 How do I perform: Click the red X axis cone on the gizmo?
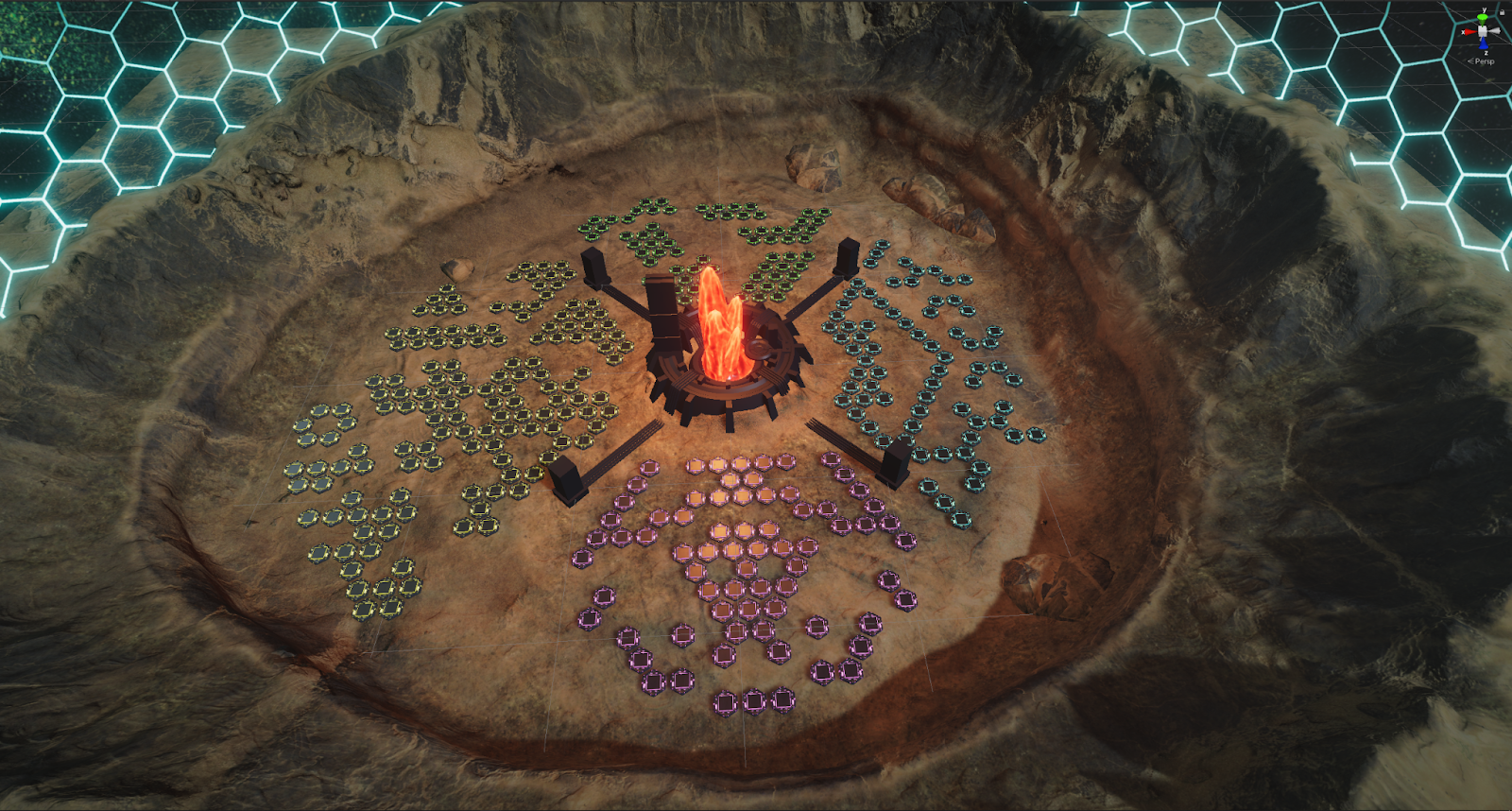(1469, 32)
